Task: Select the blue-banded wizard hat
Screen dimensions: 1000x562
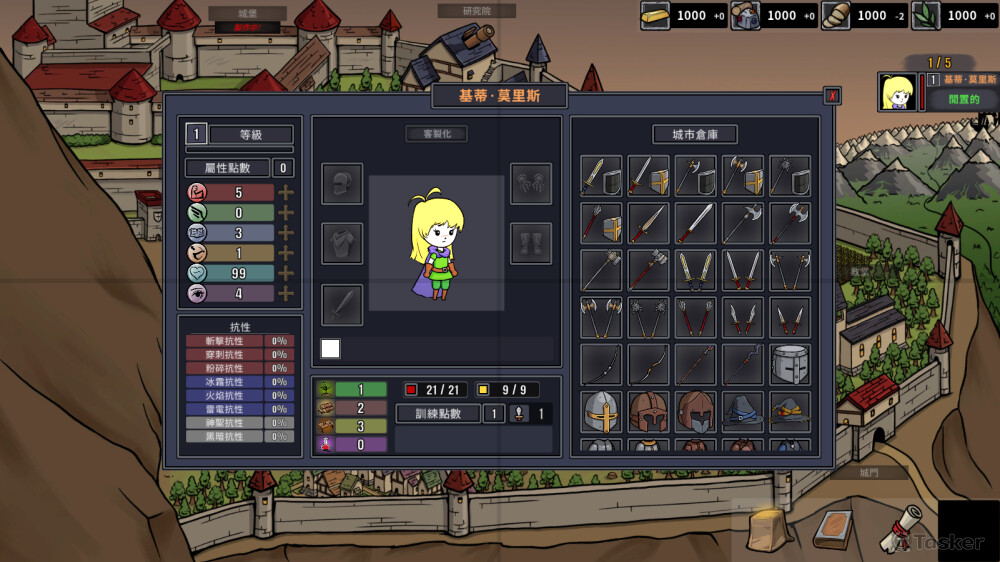Action: (x=742, y=412)
